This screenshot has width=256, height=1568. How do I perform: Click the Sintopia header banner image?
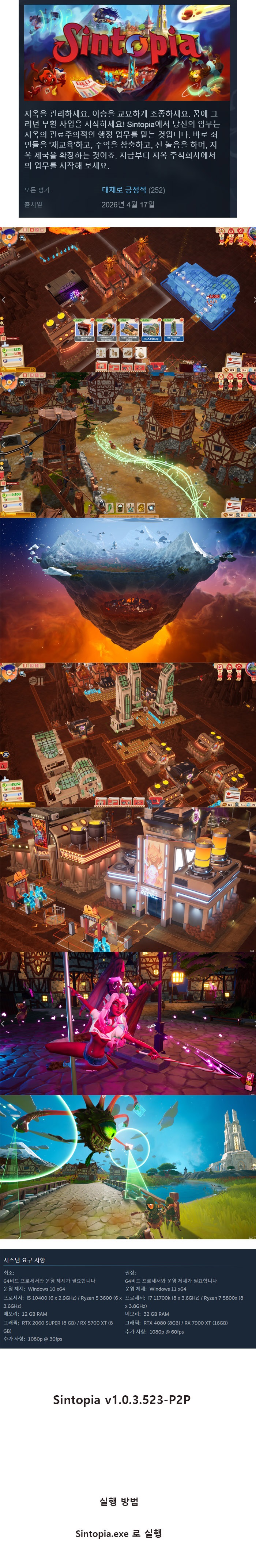point(127,52)
